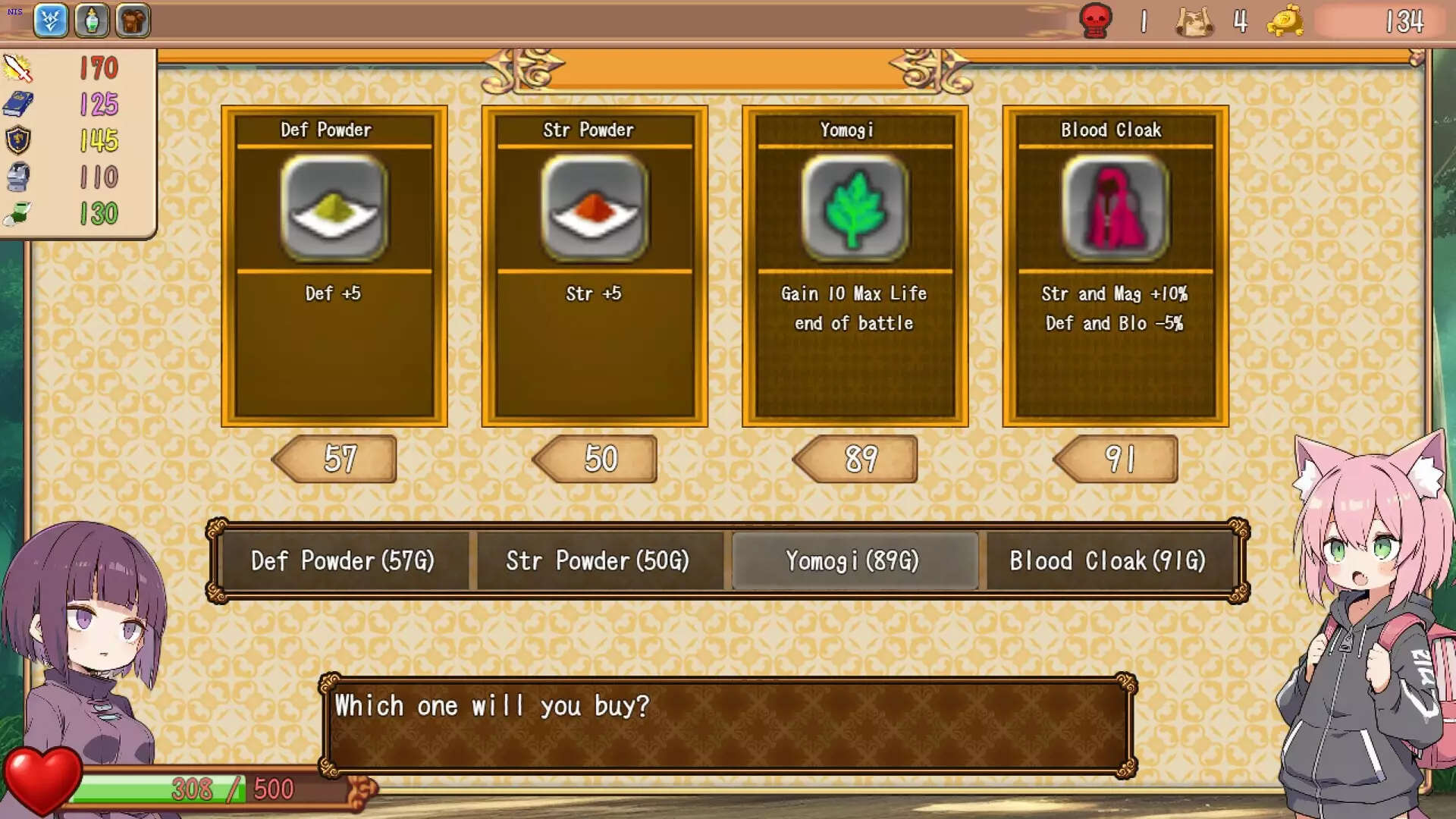Select the green potion bottle icon
The image size is (1456, 819).
(92, 20)
